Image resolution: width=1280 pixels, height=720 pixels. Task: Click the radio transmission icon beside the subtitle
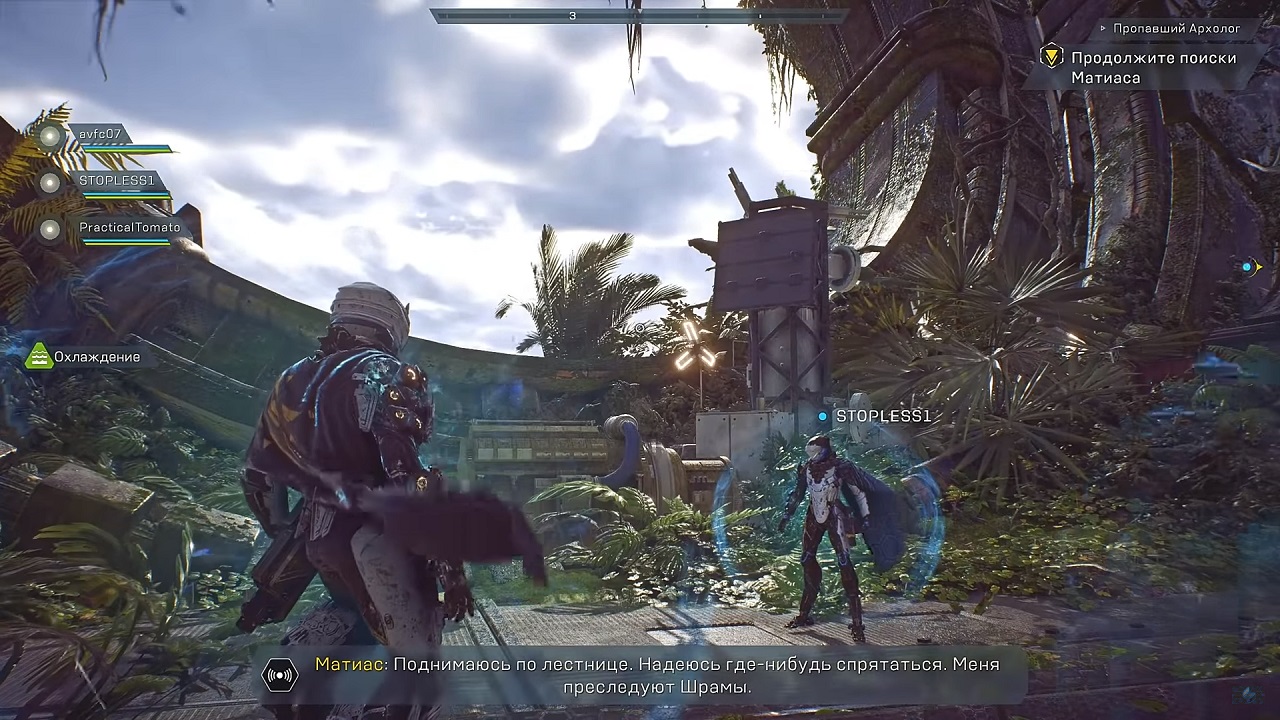(280, 675)
